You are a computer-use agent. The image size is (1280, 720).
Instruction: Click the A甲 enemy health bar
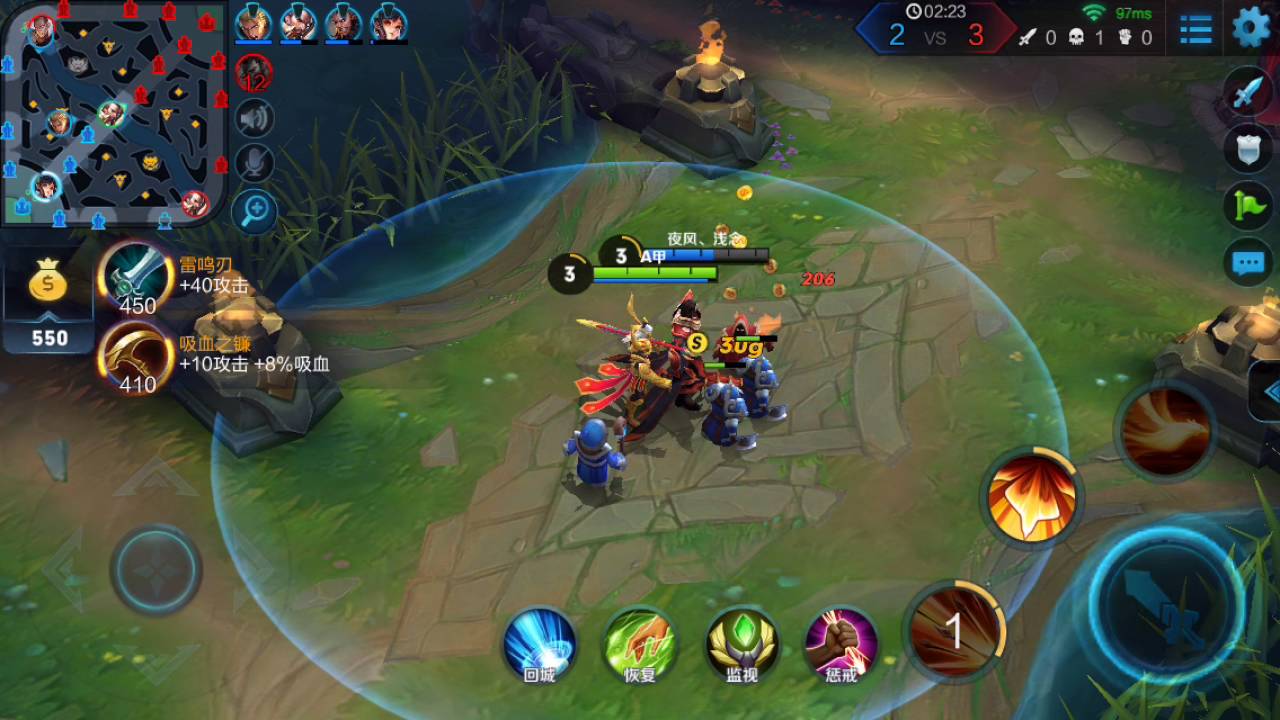coord(680,255)
